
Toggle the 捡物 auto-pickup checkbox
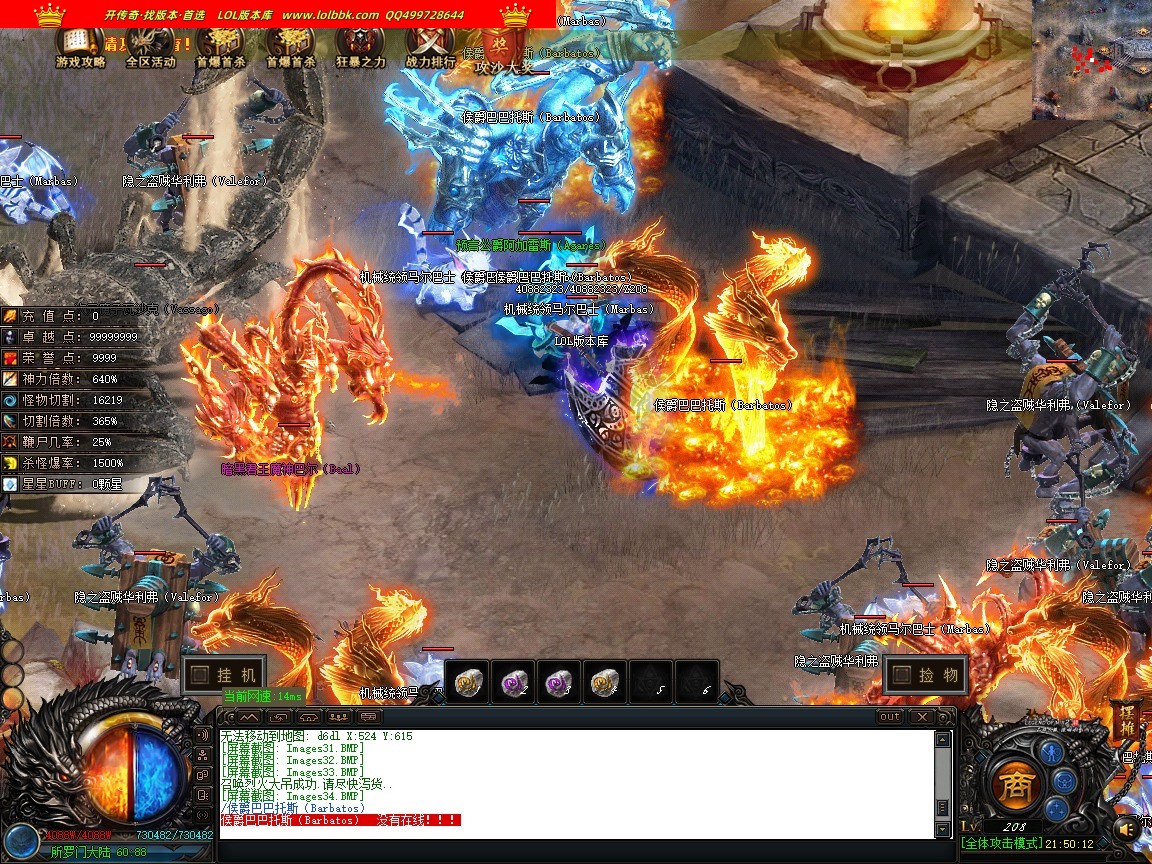901,675
